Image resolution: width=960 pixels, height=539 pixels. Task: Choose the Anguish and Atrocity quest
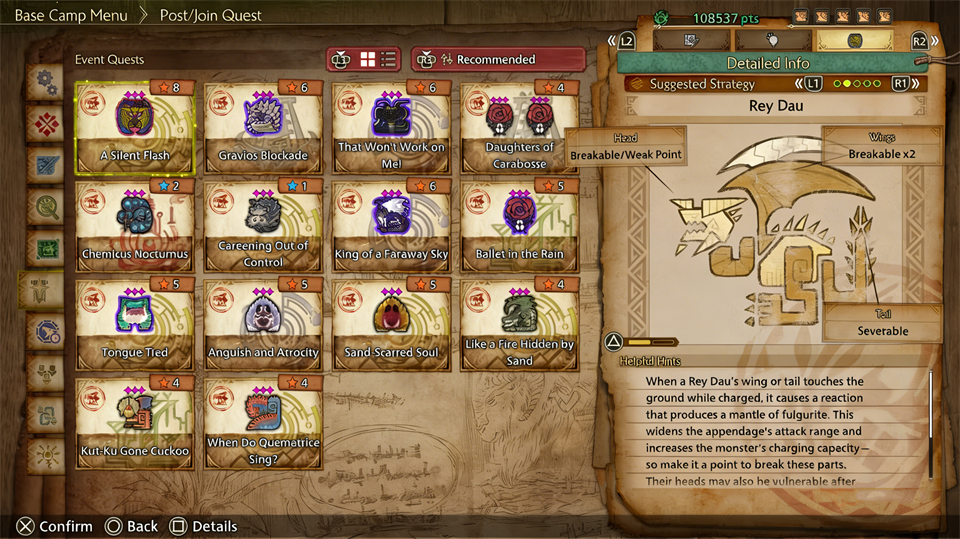coord(263,324)
